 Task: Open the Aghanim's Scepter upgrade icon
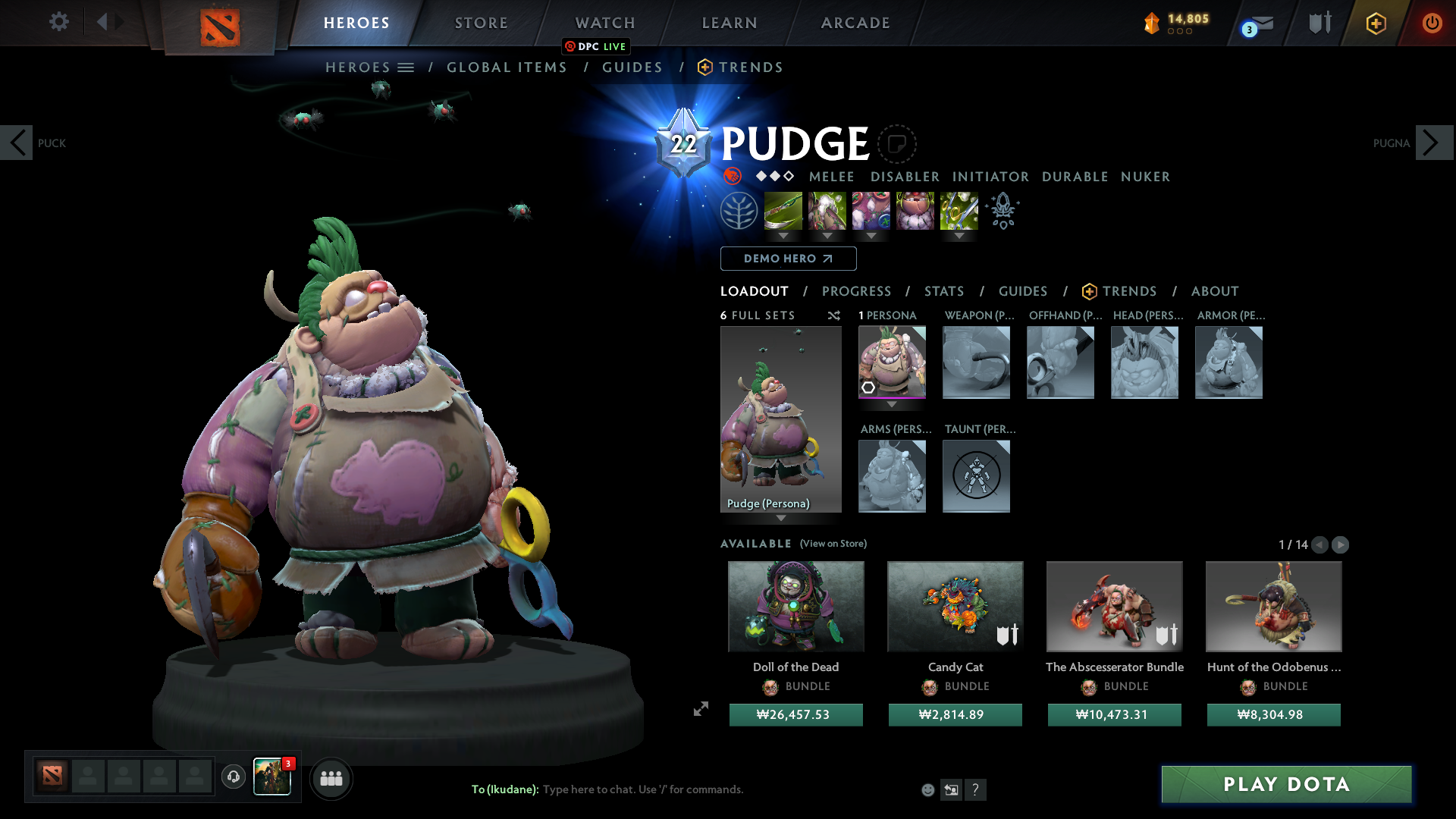(x=1003, y=211)
